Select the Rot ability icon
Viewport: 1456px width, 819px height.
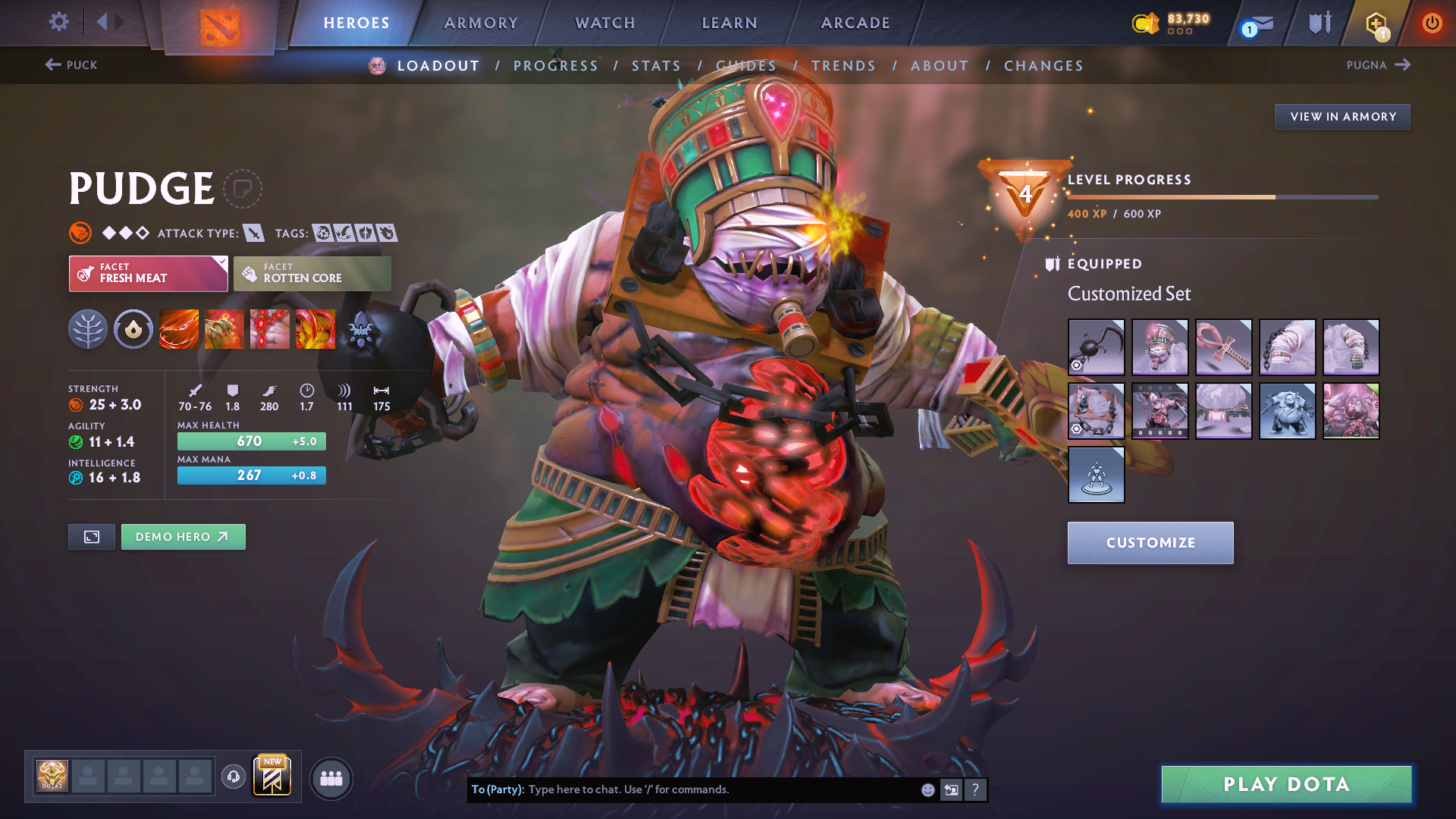224,329
